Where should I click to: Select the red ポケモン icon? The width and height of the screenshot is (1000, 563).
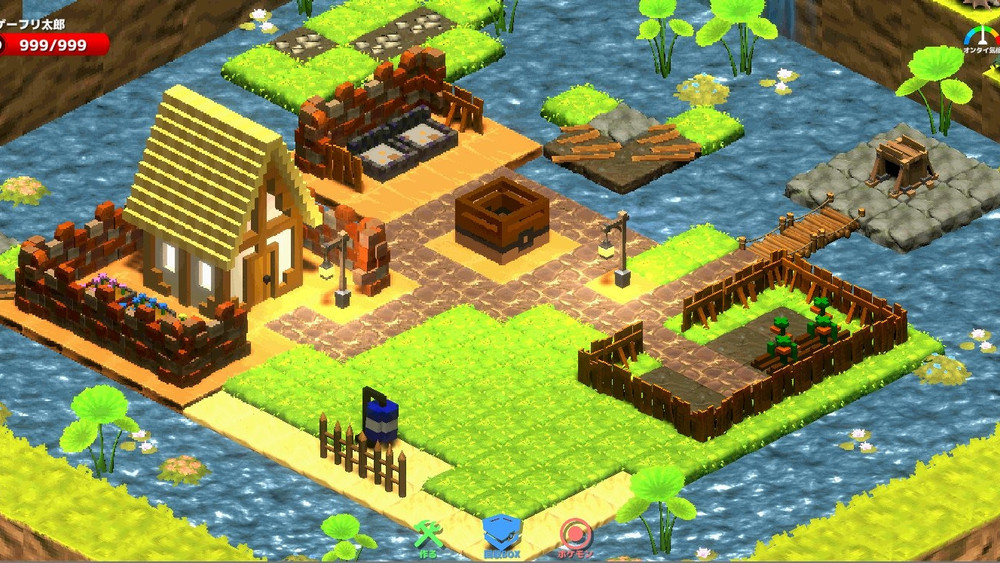tap(574, 536)
